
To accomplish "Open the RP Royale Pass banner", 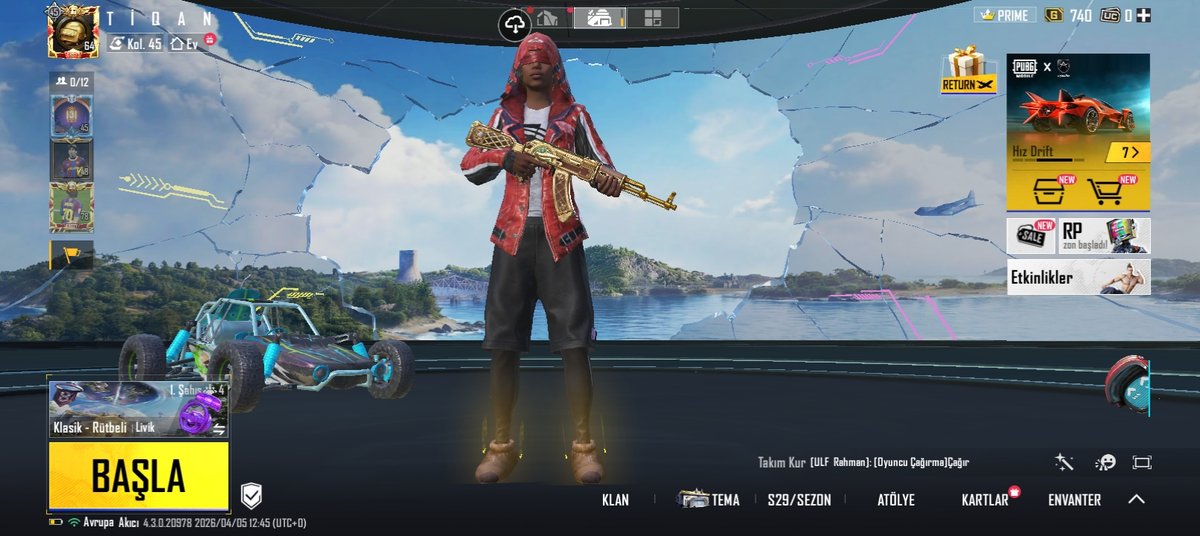I will tap(1105, 236).
